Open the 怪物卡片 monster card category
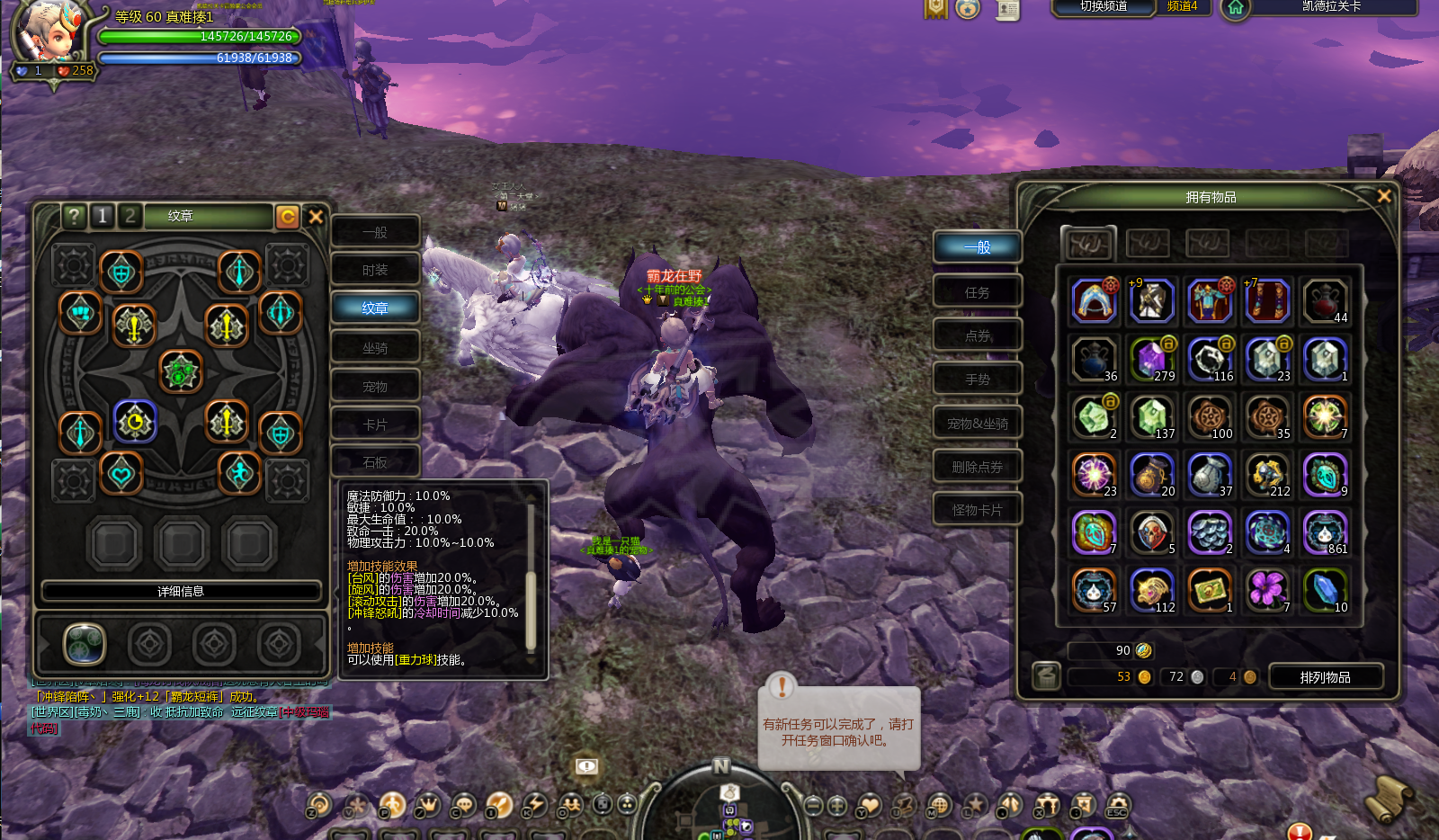The width and height of the screenshot is (1439, 840). (x=977, y=510)
